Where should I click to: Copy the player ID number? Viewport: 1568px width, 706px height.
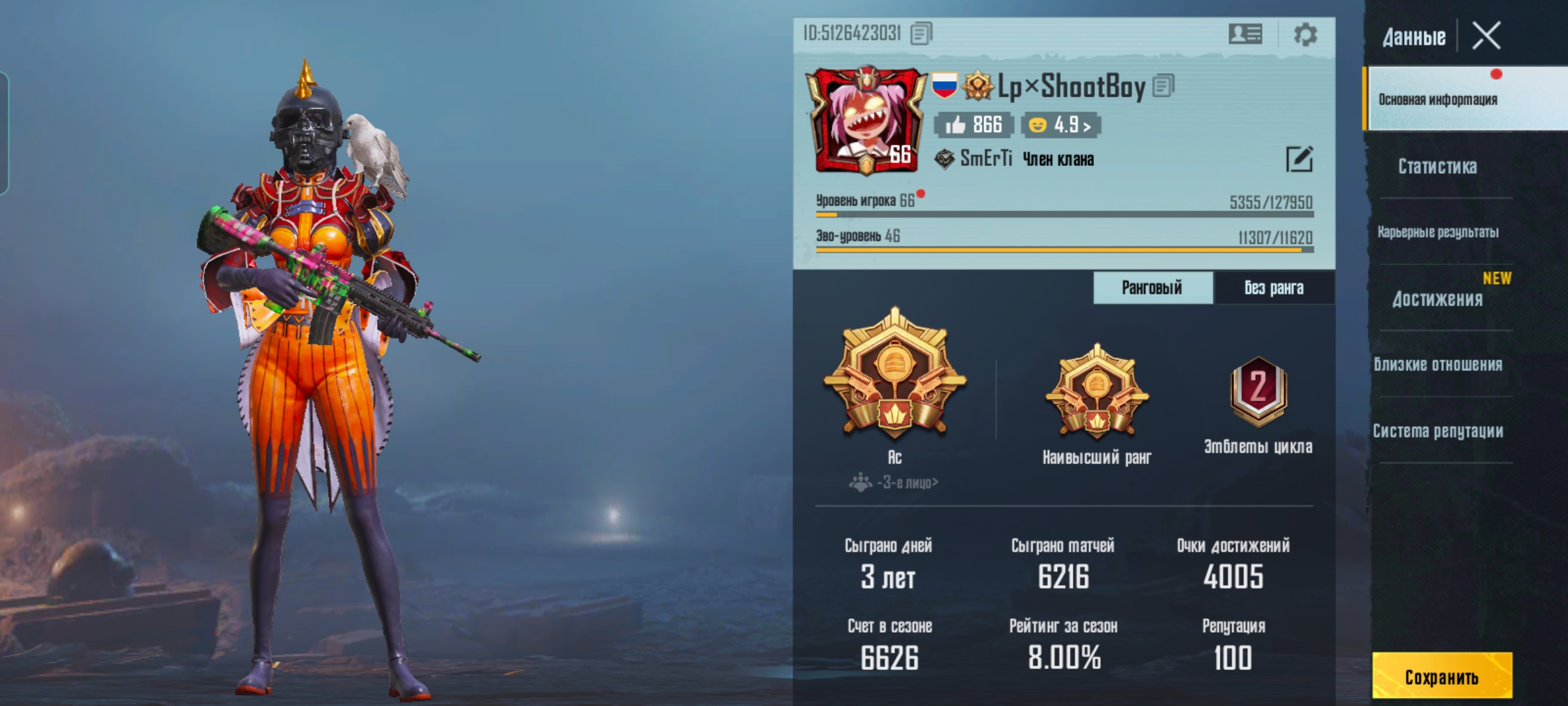click(921, 33)
